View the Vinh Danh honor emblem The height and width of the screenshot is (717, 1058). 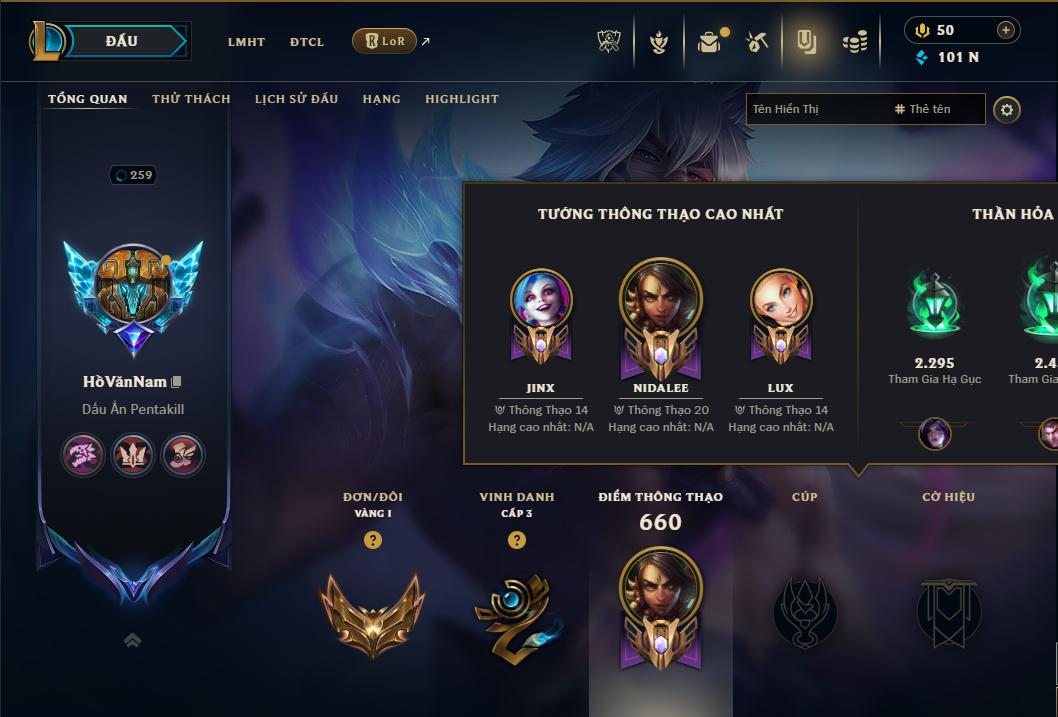click(x=515, y=613)
